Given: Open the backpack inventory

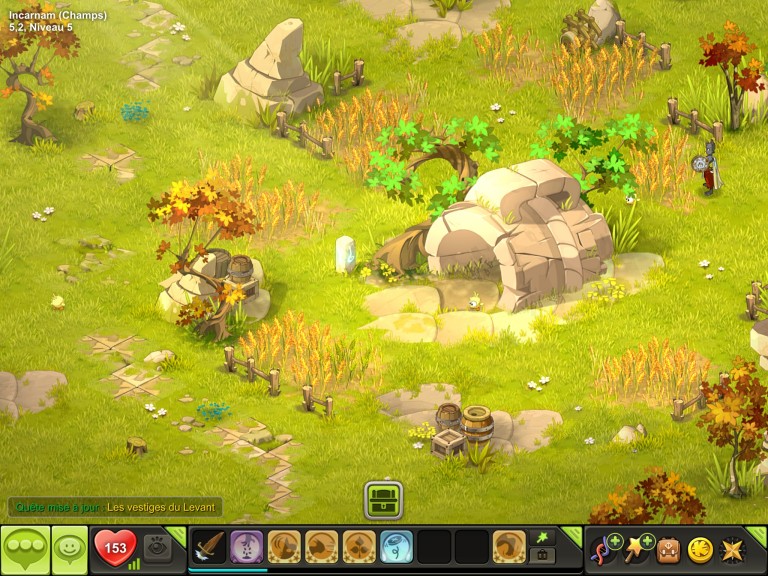Looking at the screenshot, I should pyautogui.click(x=668, y=548).
